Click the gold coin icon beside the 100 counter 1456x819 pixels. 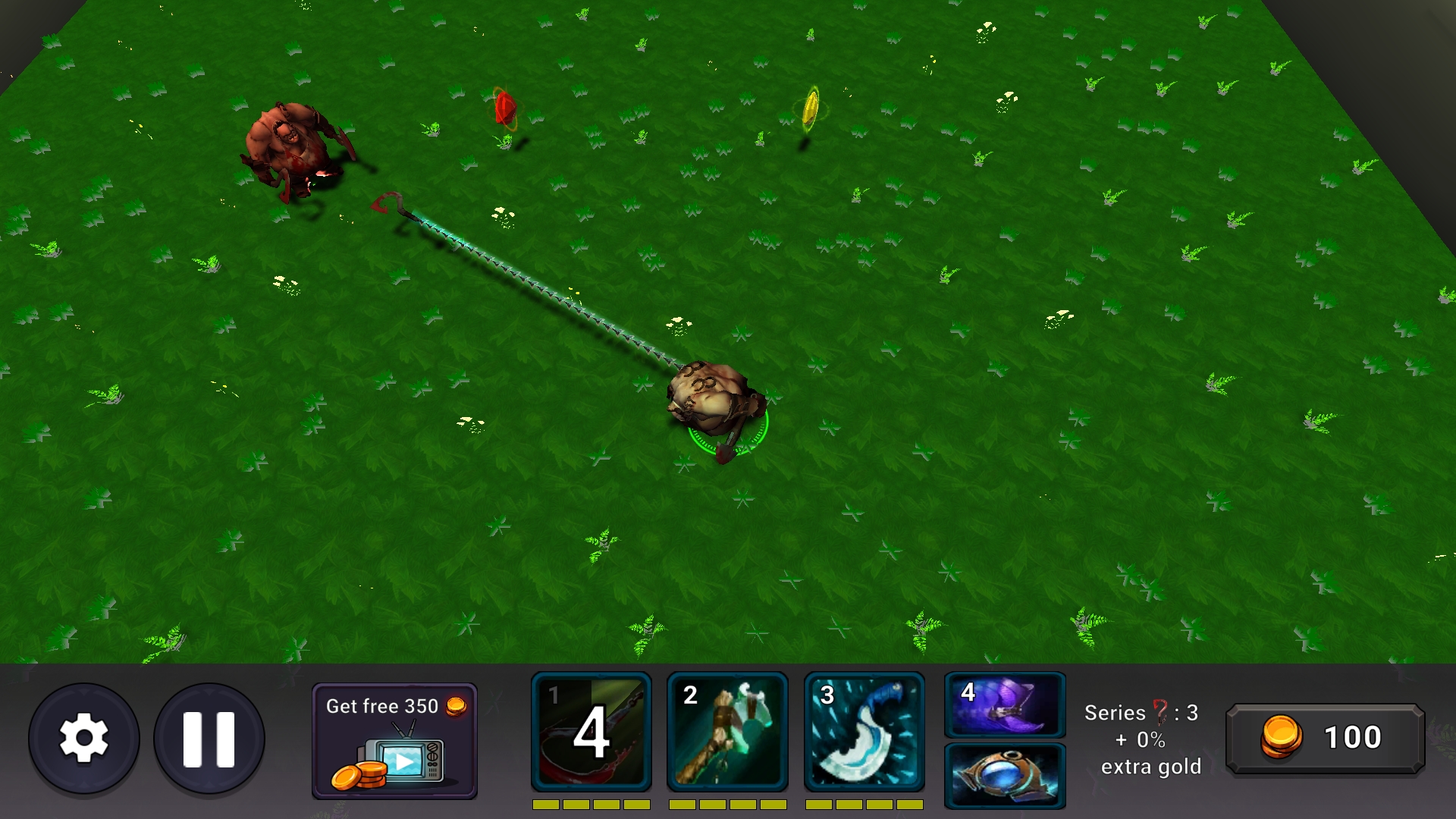coord(1282,736)
